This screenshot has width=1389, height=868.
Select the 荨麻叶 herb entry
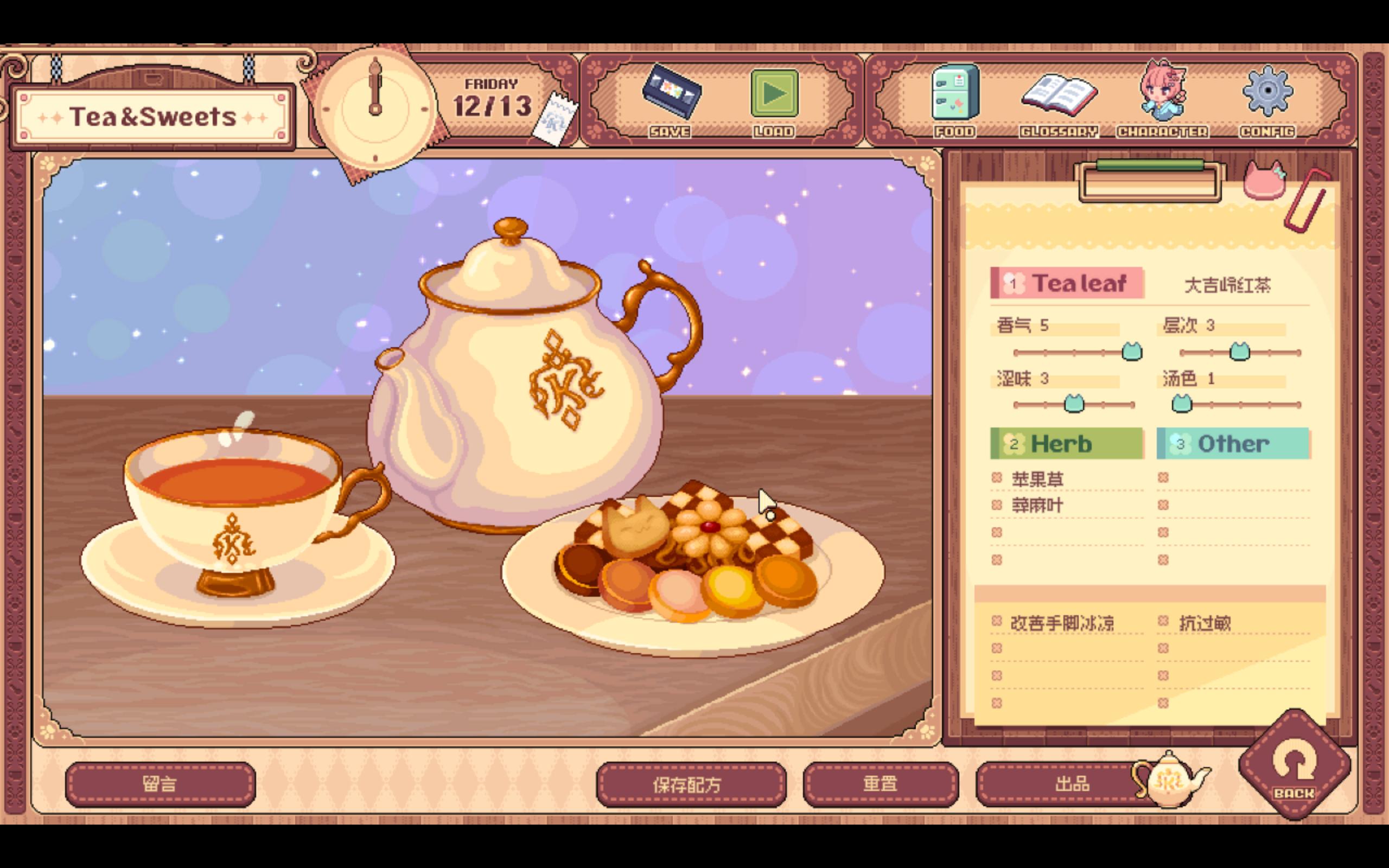click(x=1037, y=506)
